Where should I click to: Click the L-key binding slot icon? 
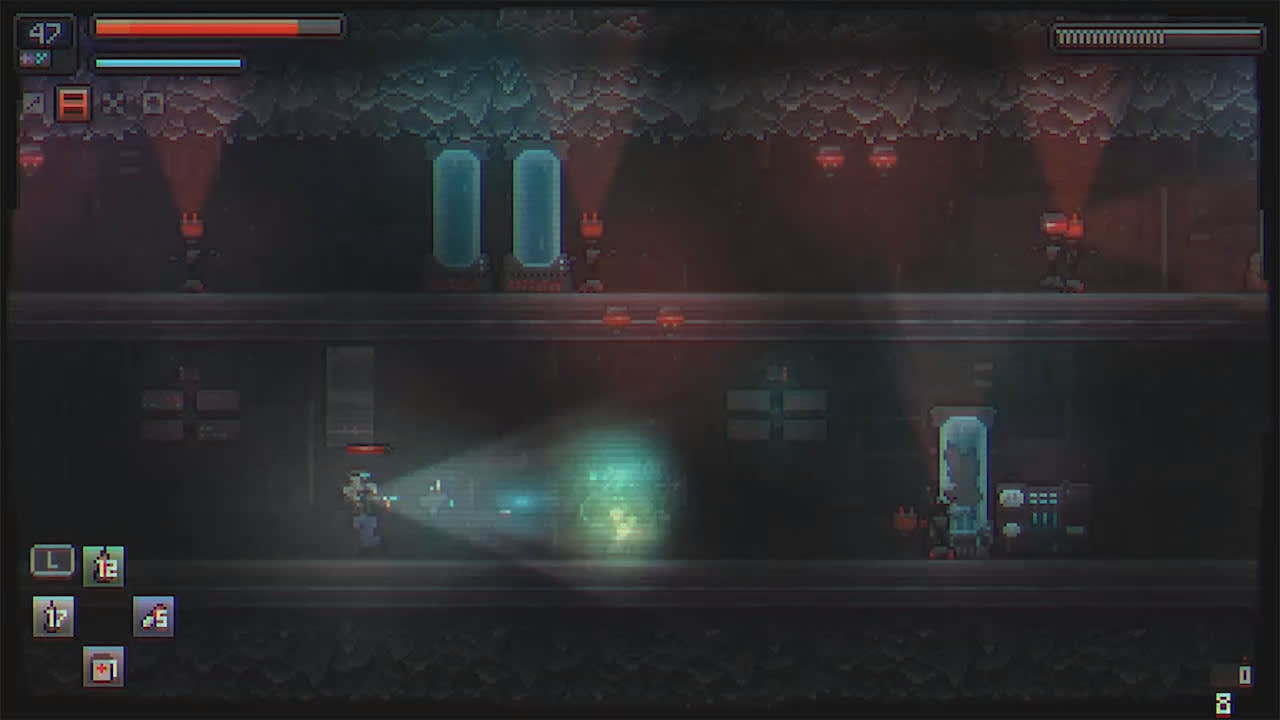(53, 561)
